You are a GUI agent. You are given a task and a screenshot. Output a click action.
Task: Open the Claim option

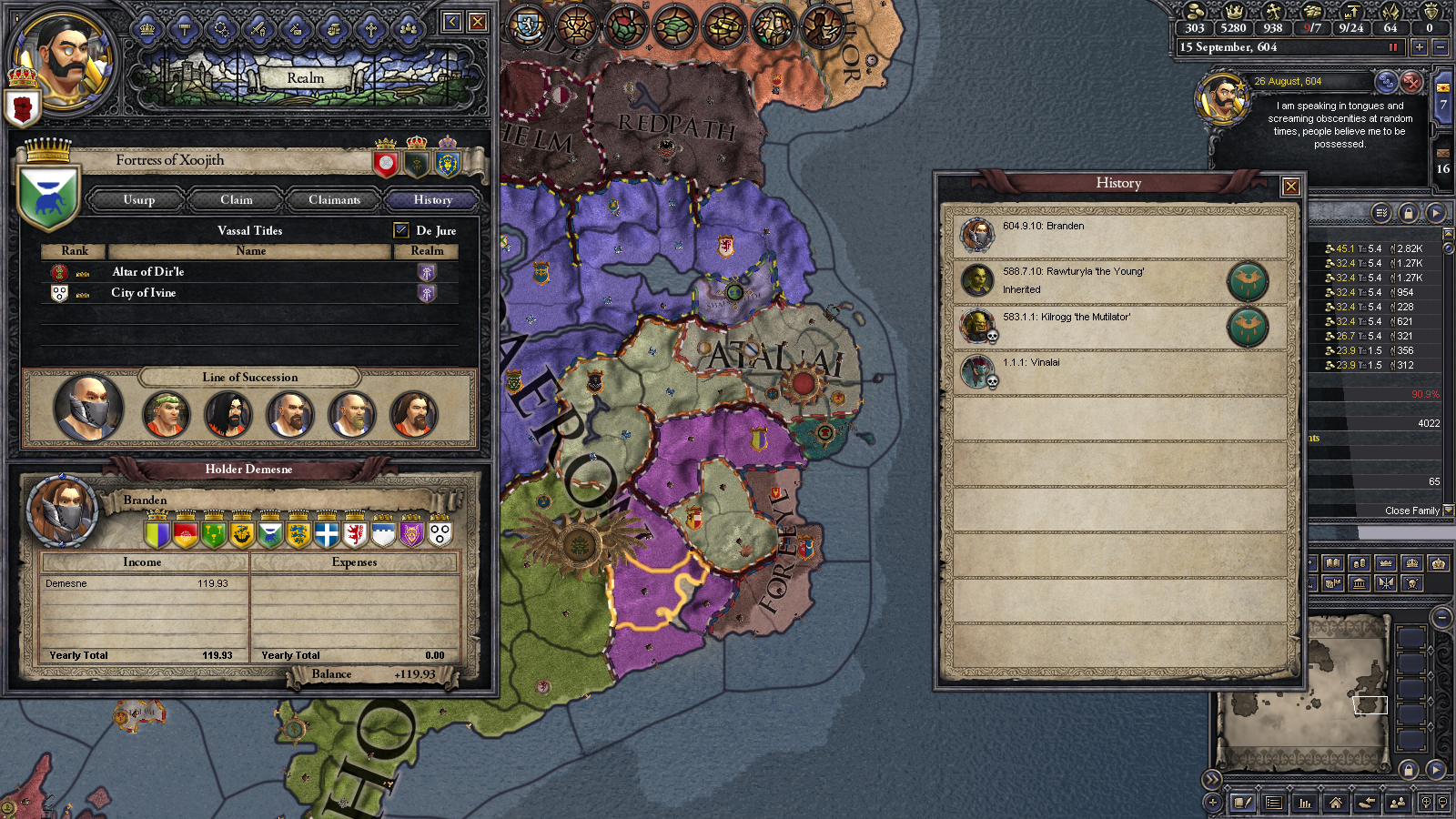237,200
